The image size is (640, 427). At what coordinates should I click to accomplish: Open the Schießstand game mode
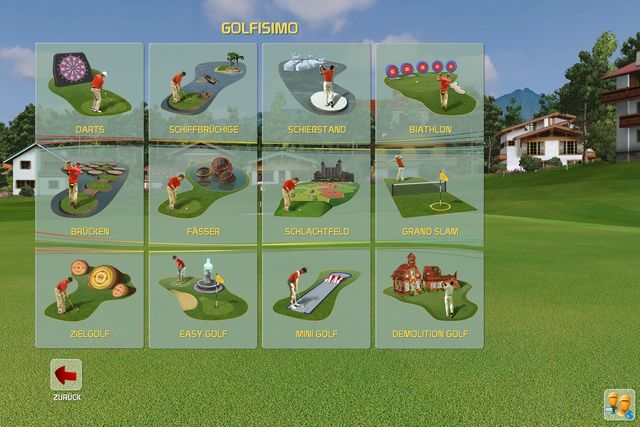coord(316,91)
